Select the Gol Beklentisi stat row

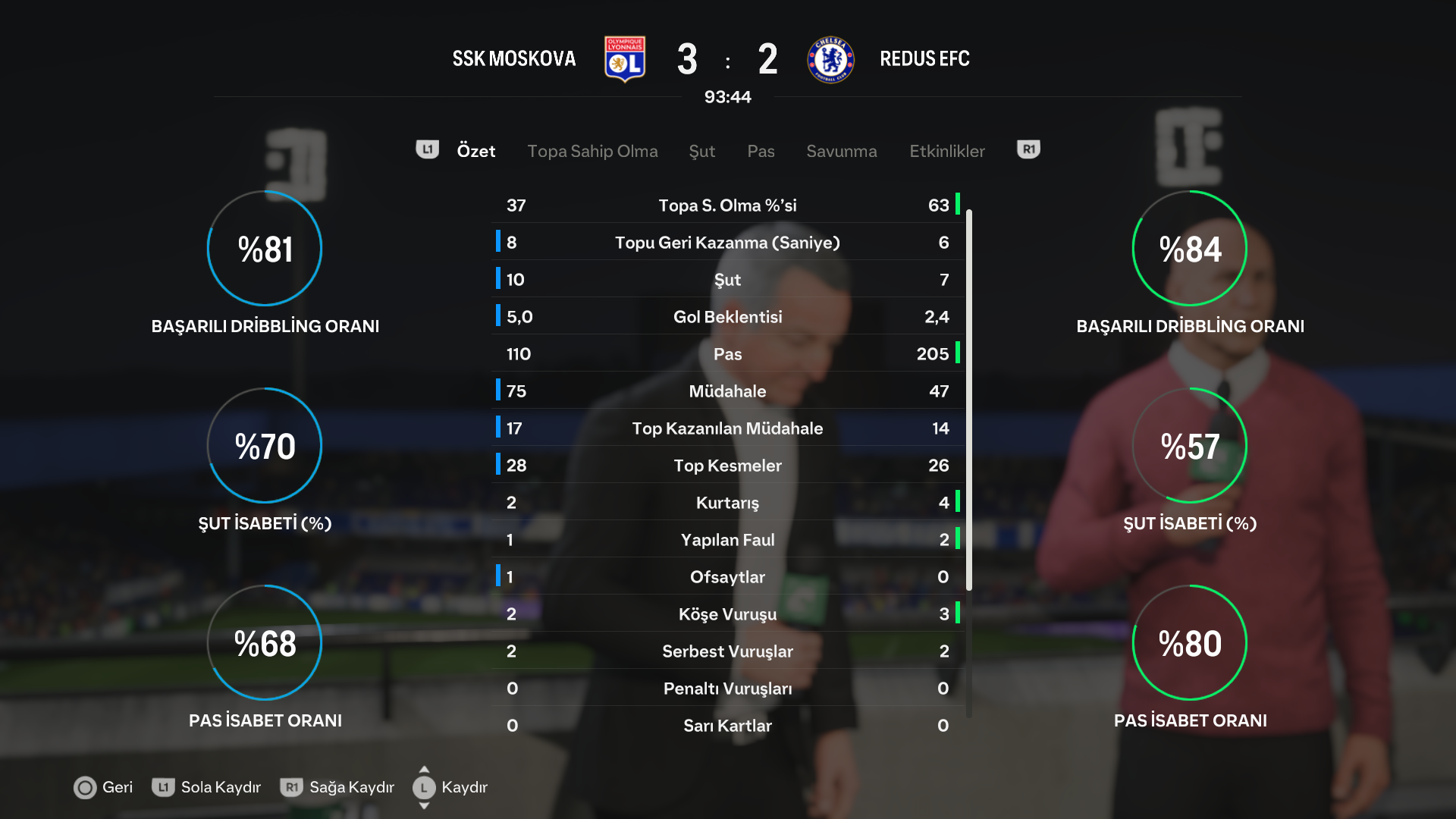(727, 317)
